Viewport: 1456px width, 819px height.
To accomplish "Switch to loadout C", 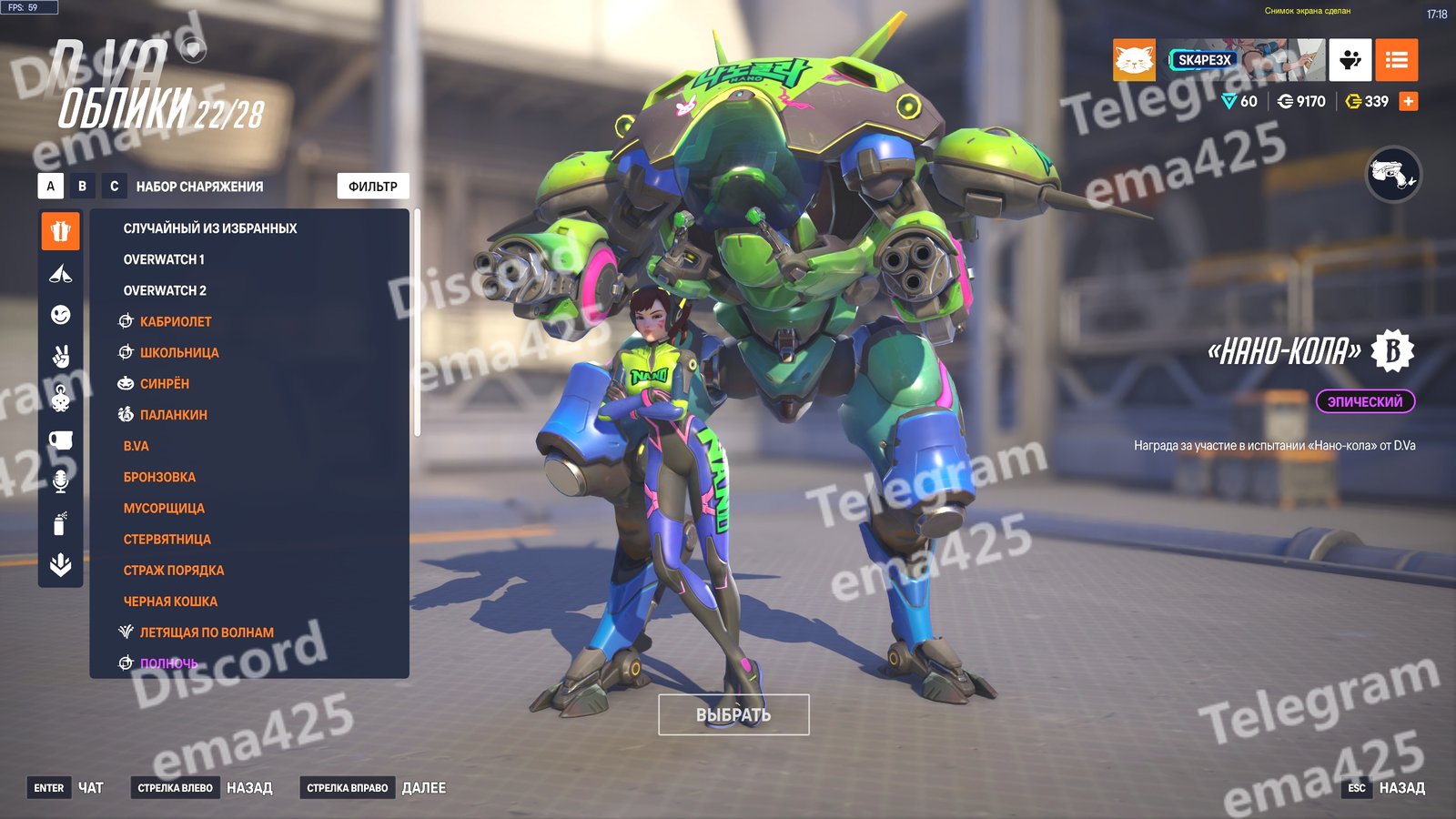I will (x=114, y=187).
